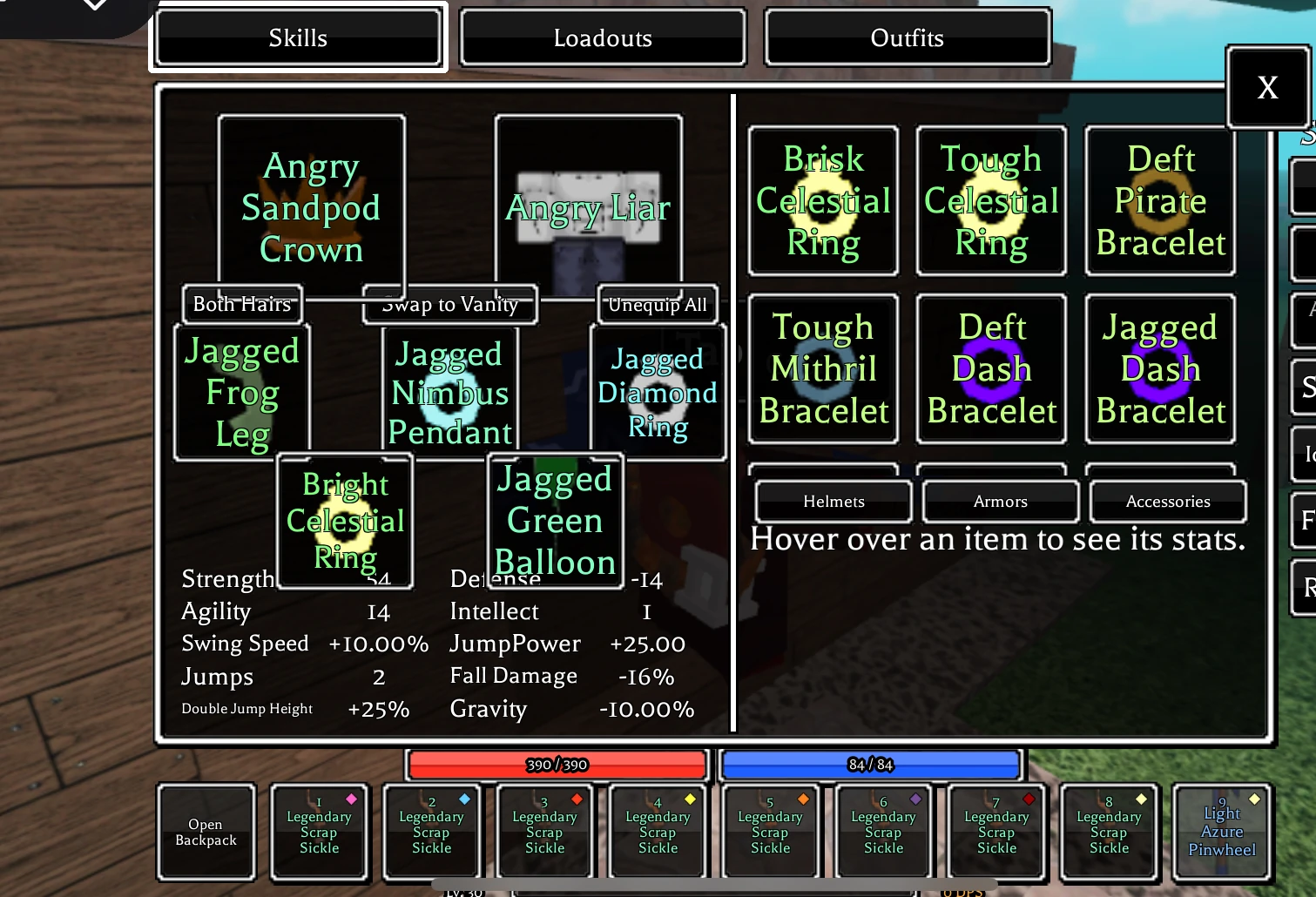Image resolution: width=1316 pixels, height=897 pixels.
Task: Switch to the Loadouts tab
Action: point(602,37)
